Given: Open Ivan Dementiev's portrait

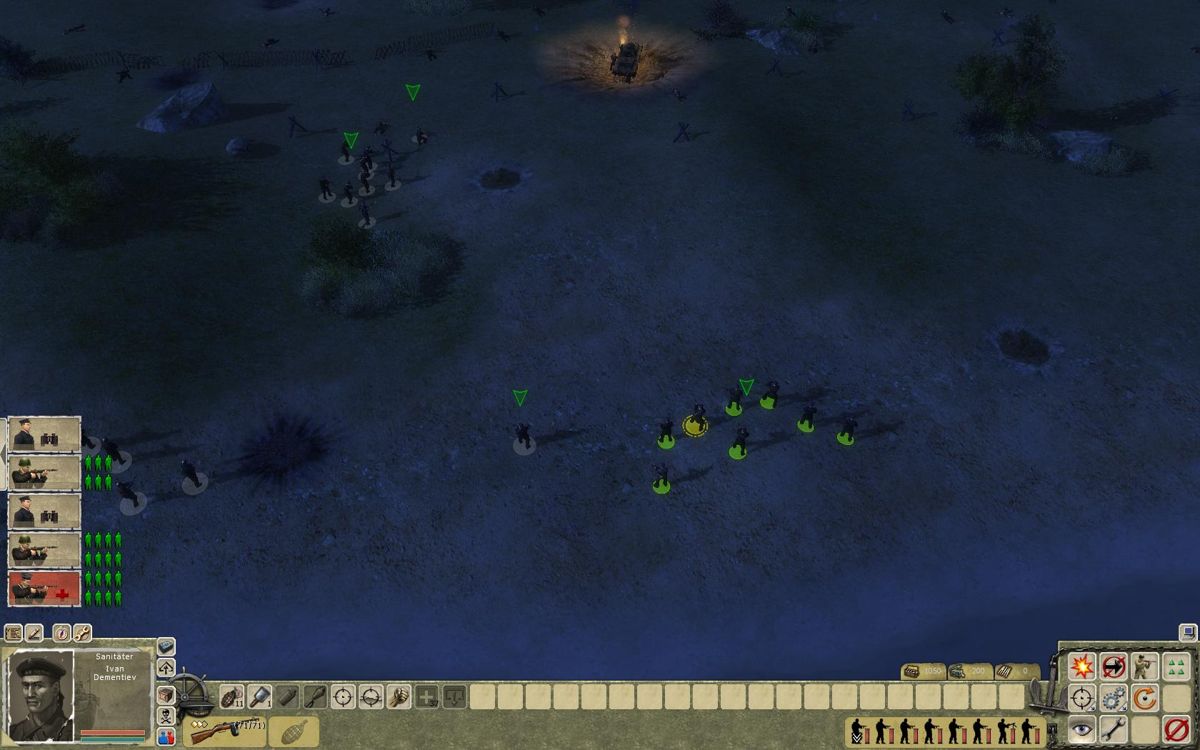Looking at the screenshot, I should 41,695.
